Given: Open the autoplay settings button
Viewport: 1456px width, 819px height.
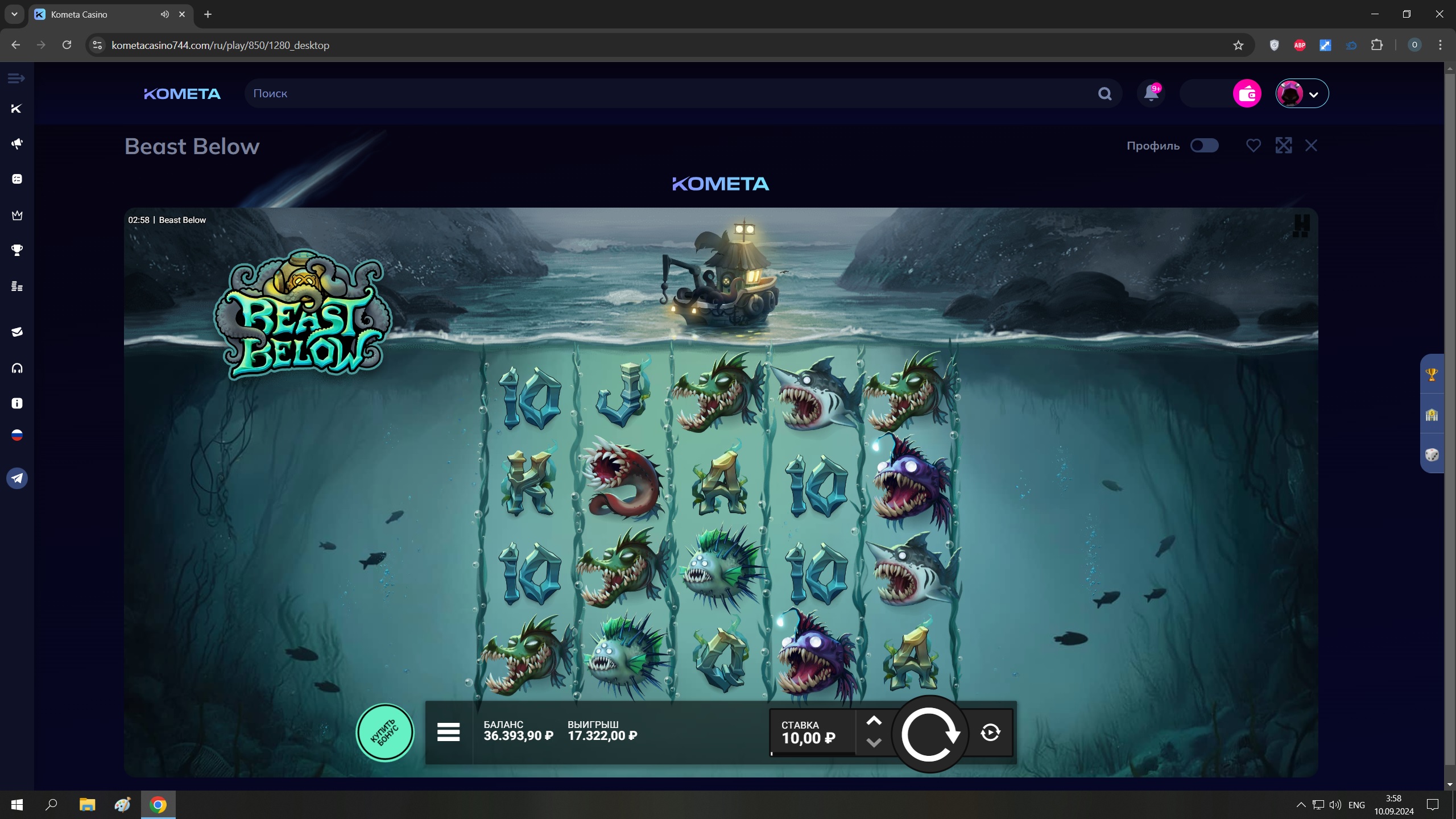Looking at the screenshot, I should tap(990, 733).
